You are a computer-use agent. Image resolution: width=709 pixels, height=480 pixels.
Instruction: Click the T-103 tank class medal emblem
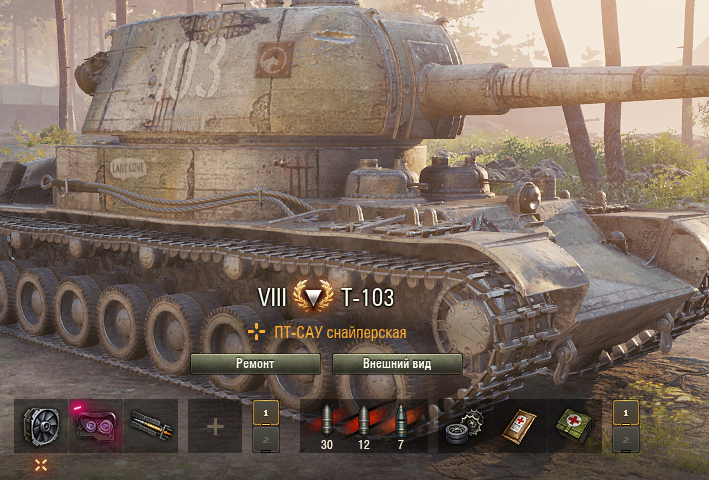tap(314, 298)
